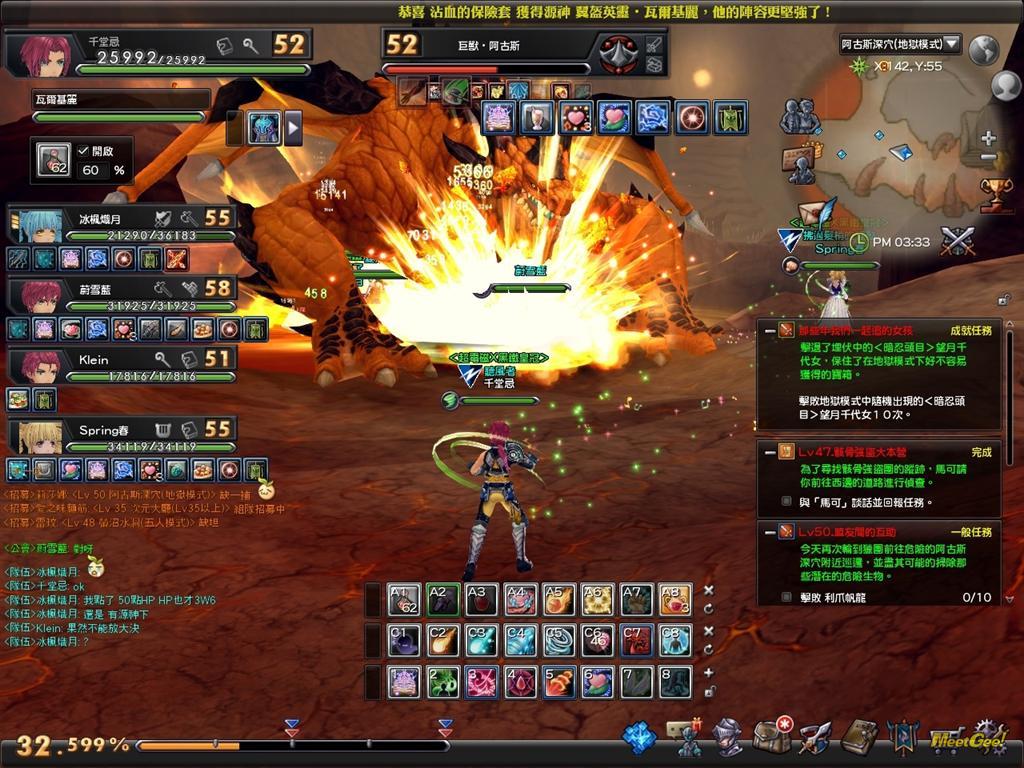Image resolution: width=1024 pixels, height=768 pixels.
Task: Activate the C5 whirlwind skill slot
Action: coord(558,640)
